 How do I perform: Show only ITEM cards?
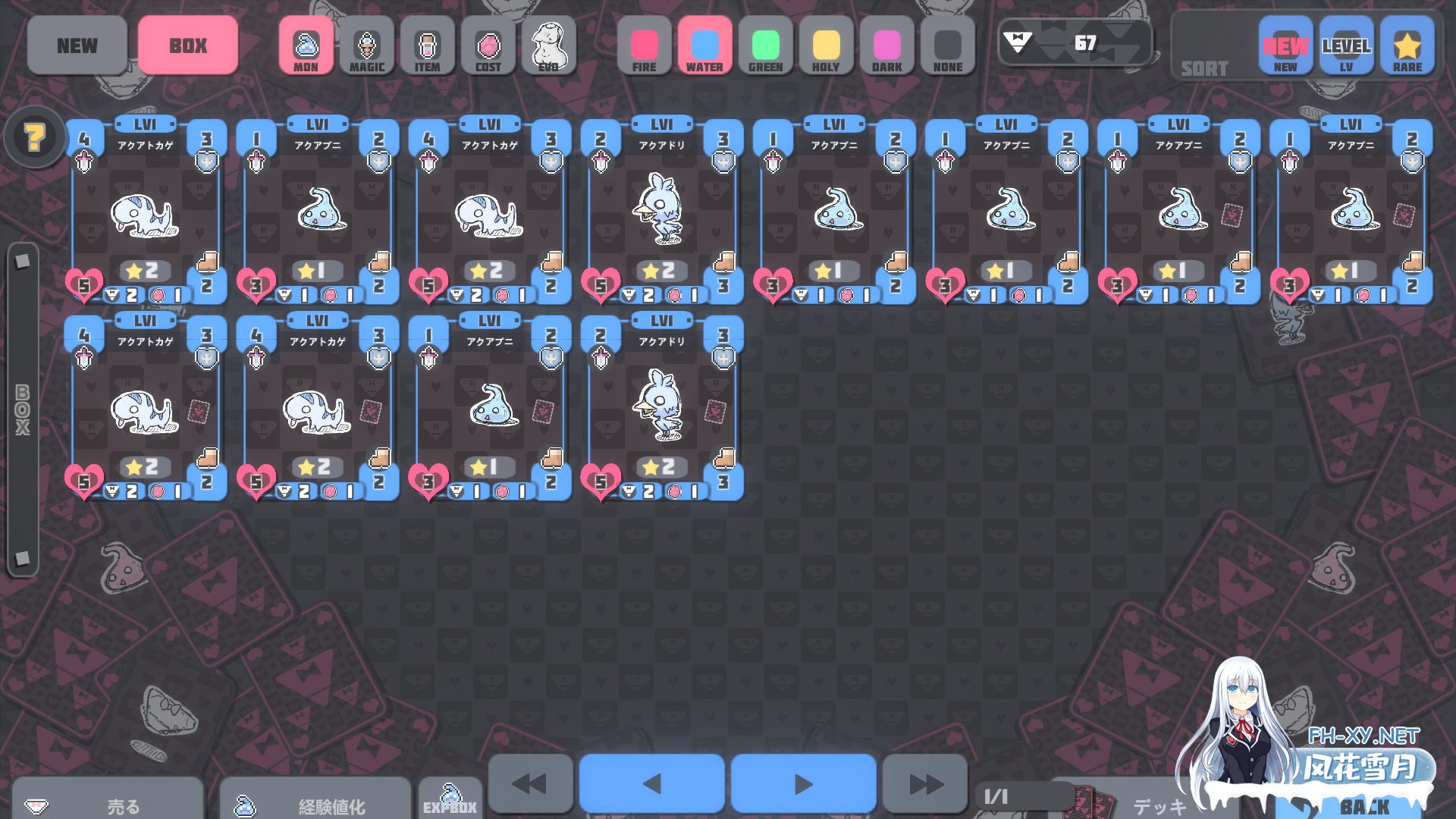coord(427,46)
